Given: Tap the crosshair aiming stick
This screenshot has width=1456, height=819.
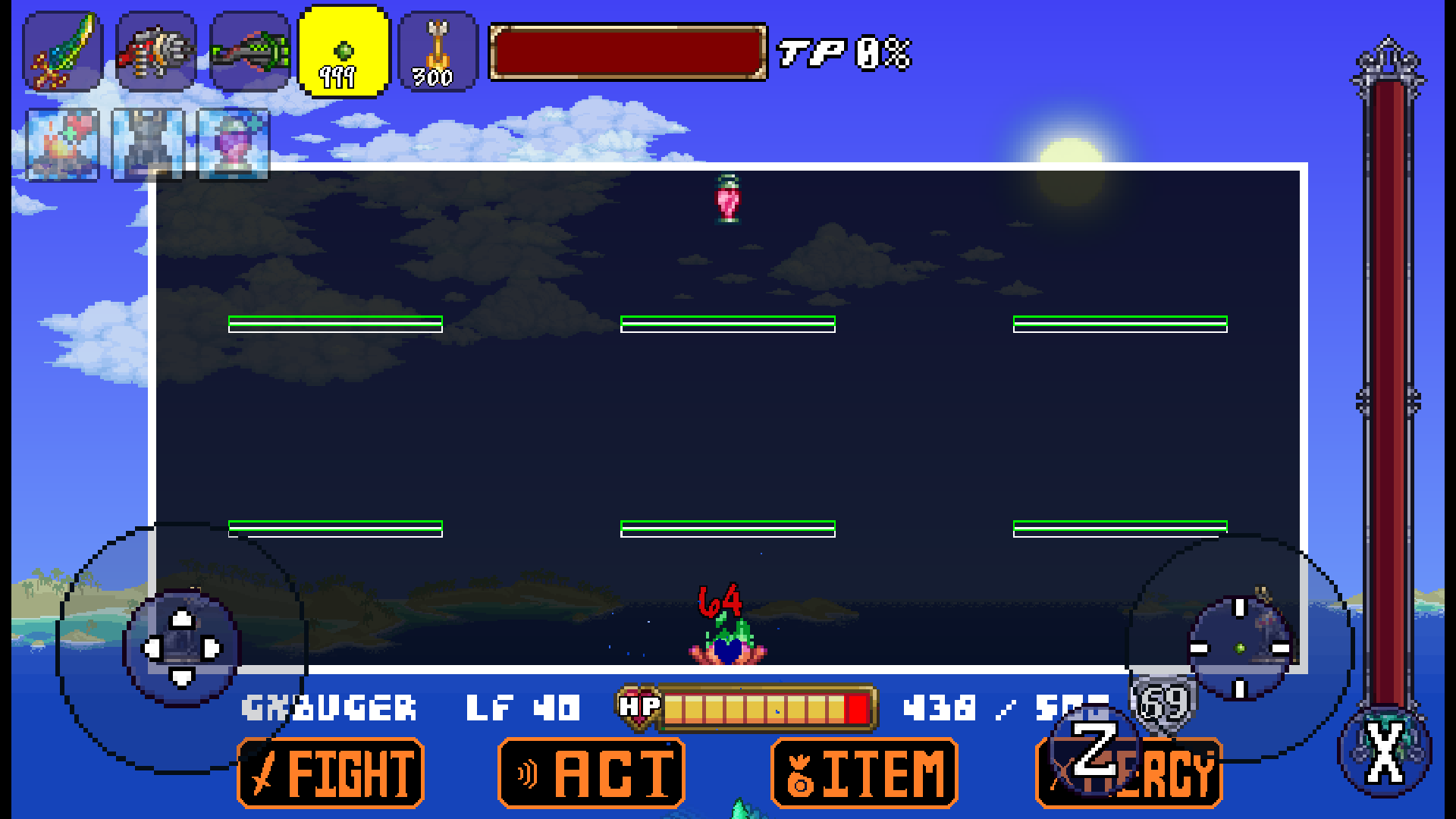Looking at the screenshot, I should coord(1240,648).
